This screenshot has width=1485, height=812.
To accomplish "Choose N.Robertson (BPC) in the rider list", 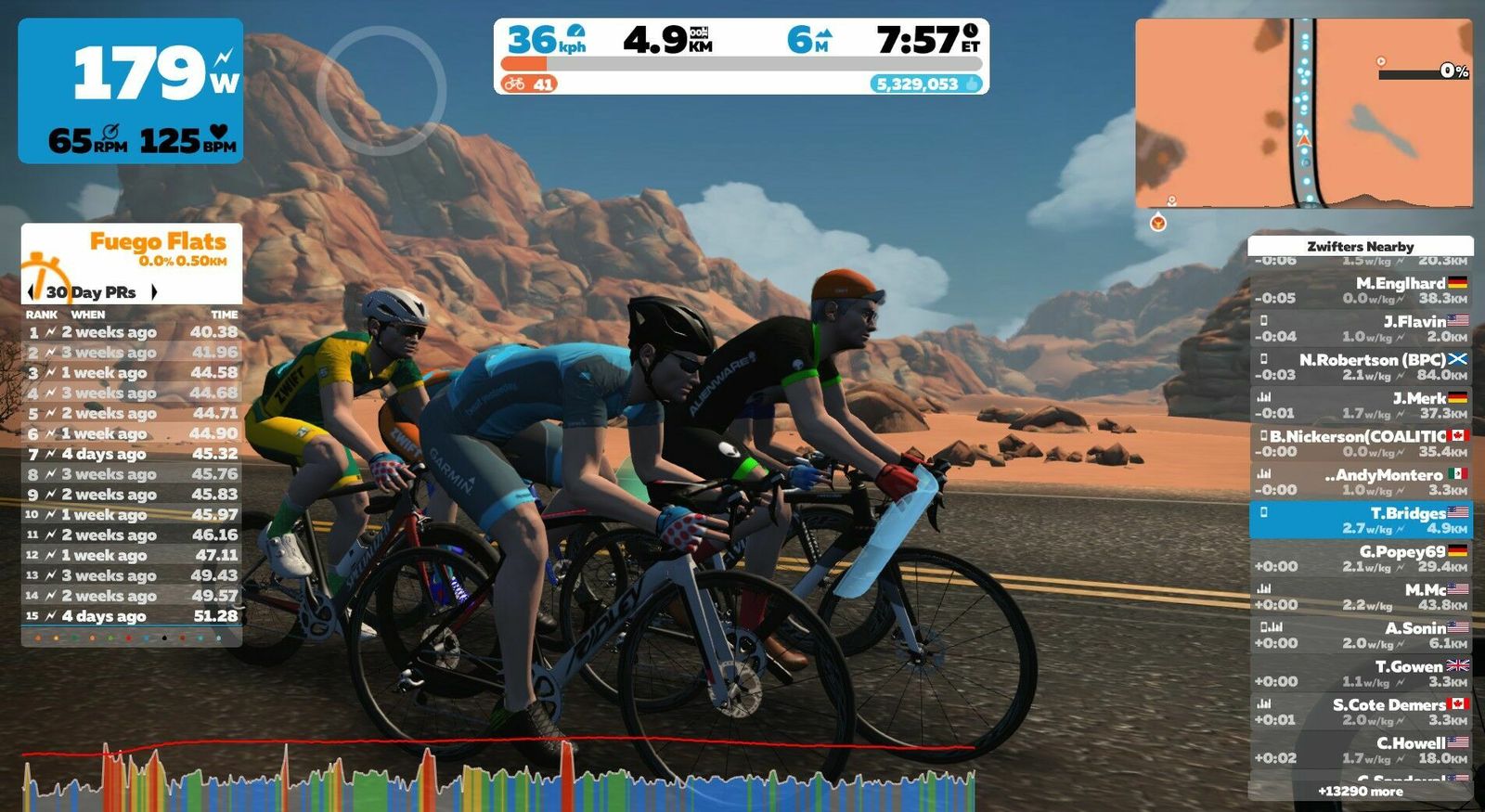I will (1360, 367).
